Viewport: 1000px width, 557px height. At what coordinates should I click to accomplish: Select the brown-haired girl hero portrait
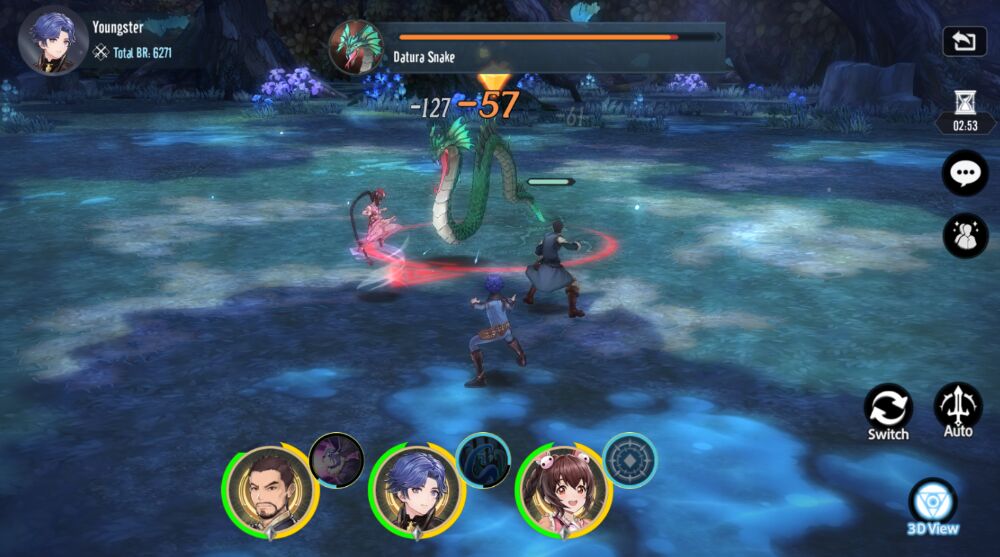pos(563,491)
